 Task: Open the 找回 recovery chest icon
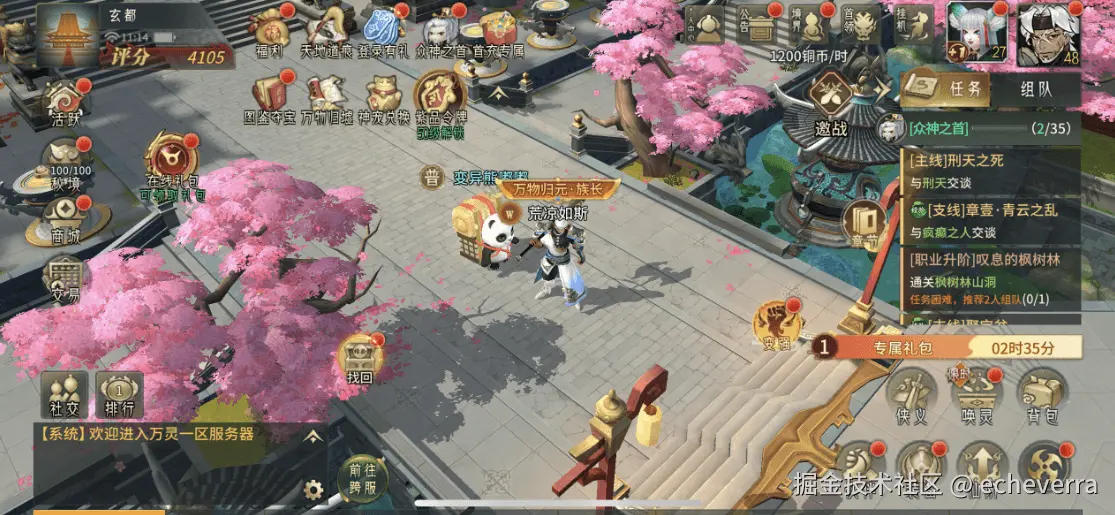pos(359,361)
